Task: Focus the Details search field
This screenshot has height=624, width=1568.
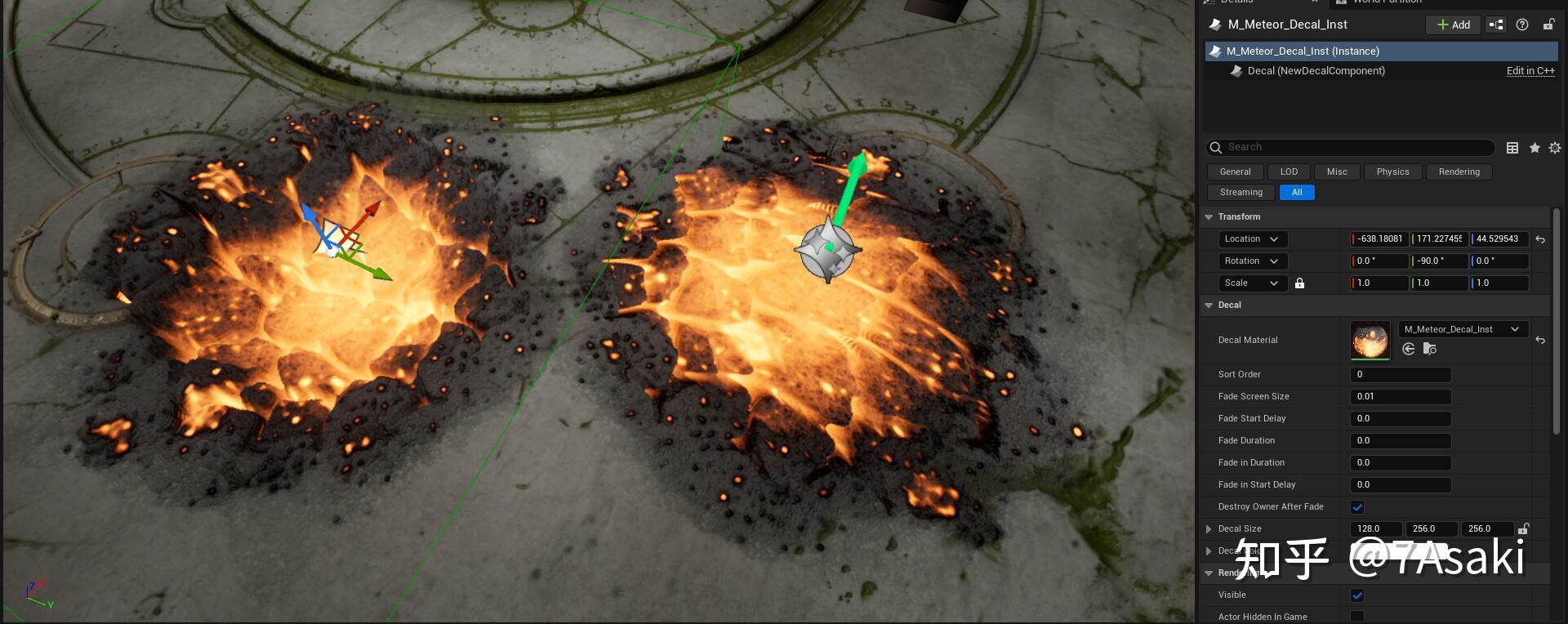Action: point(1356,147)
